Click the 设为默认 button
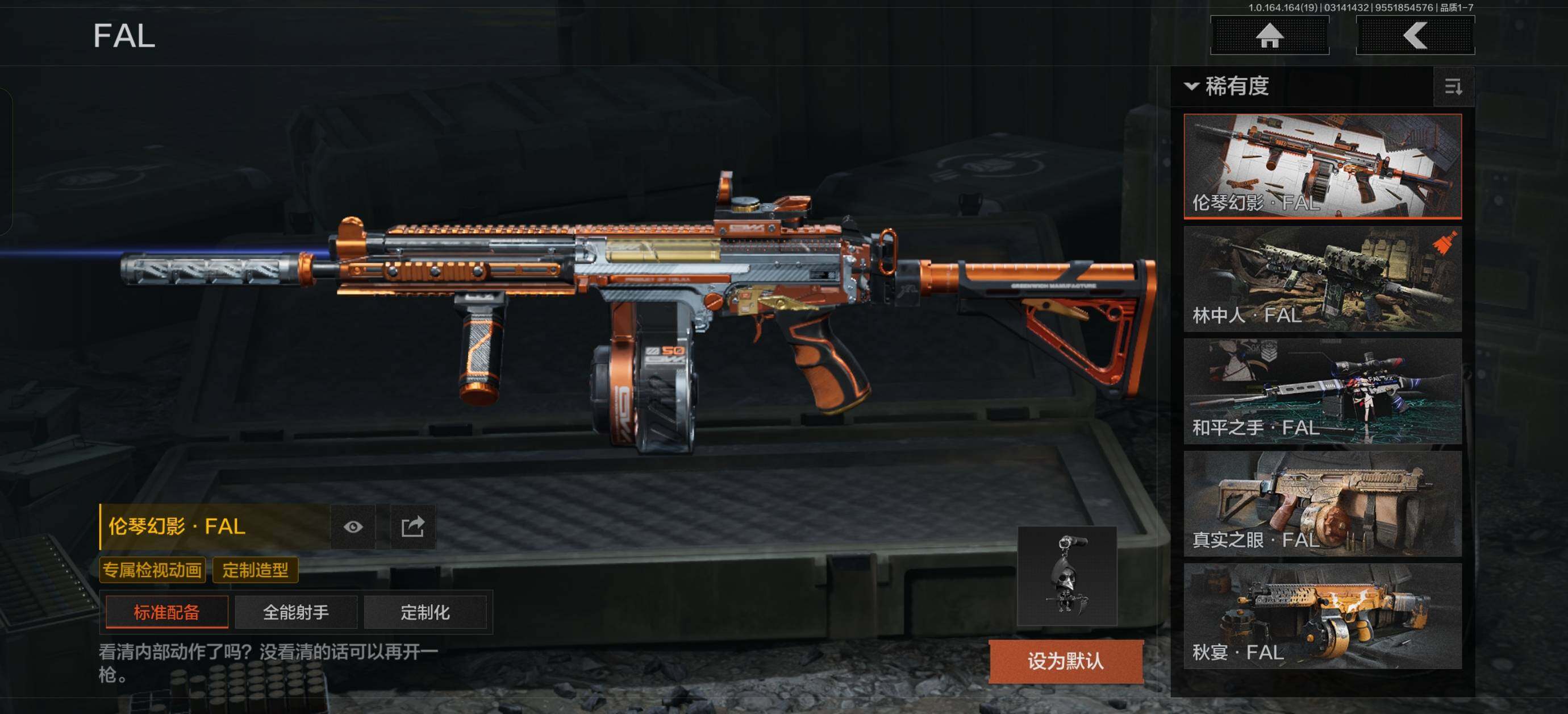Image resolution: width=1568 pixels, height=714 pixels. point(1066,661)
